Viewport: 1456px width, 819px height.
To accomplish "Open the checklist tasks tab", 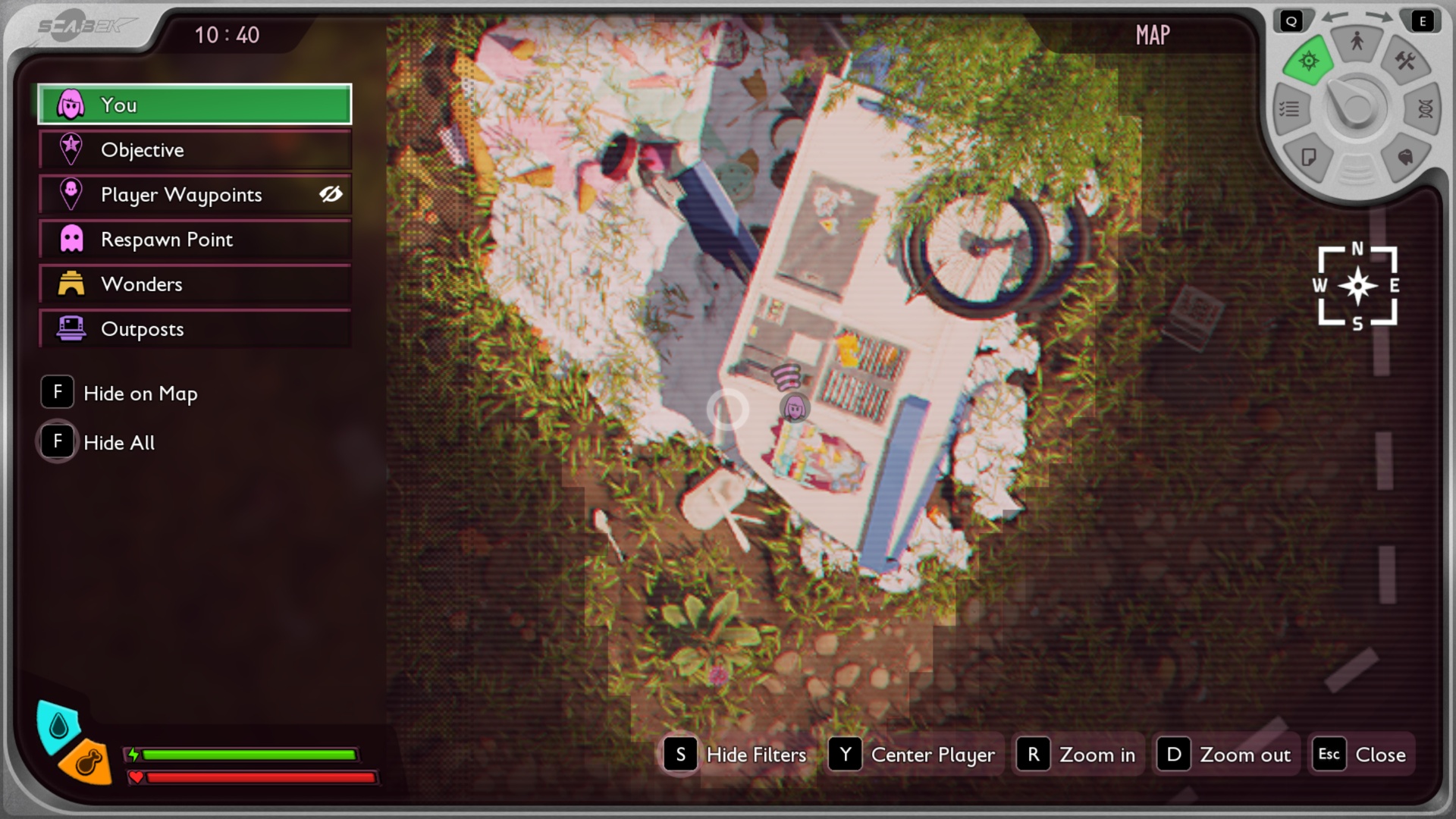I will point(1289,110).
